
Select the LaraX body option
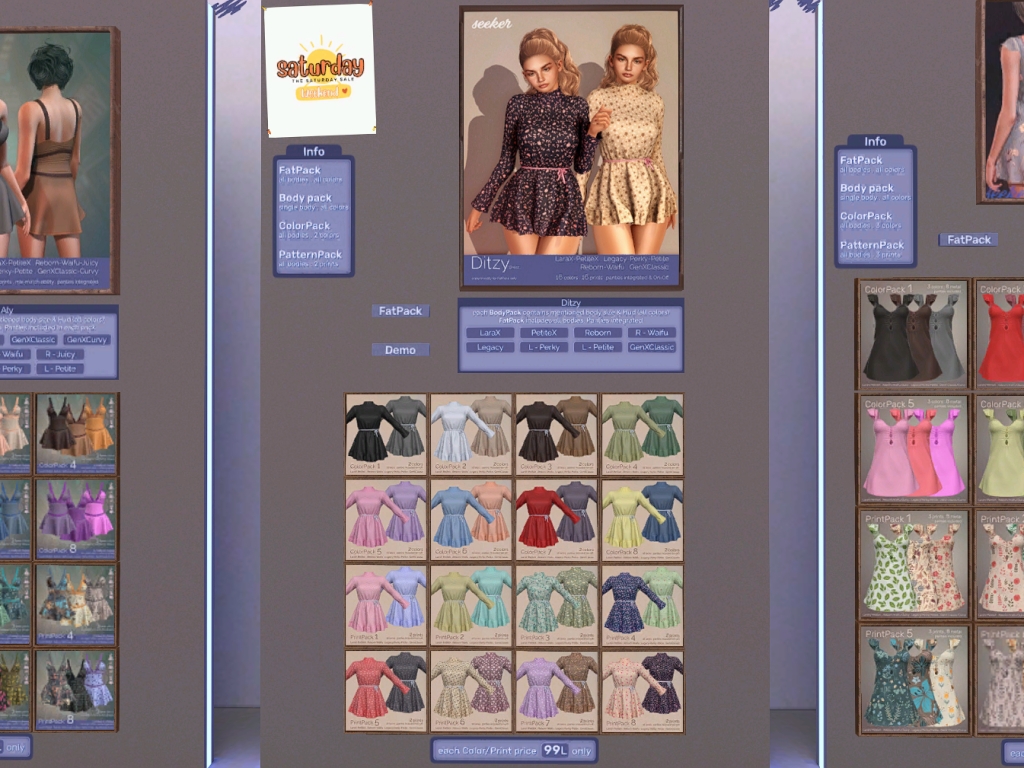point(490,333)
